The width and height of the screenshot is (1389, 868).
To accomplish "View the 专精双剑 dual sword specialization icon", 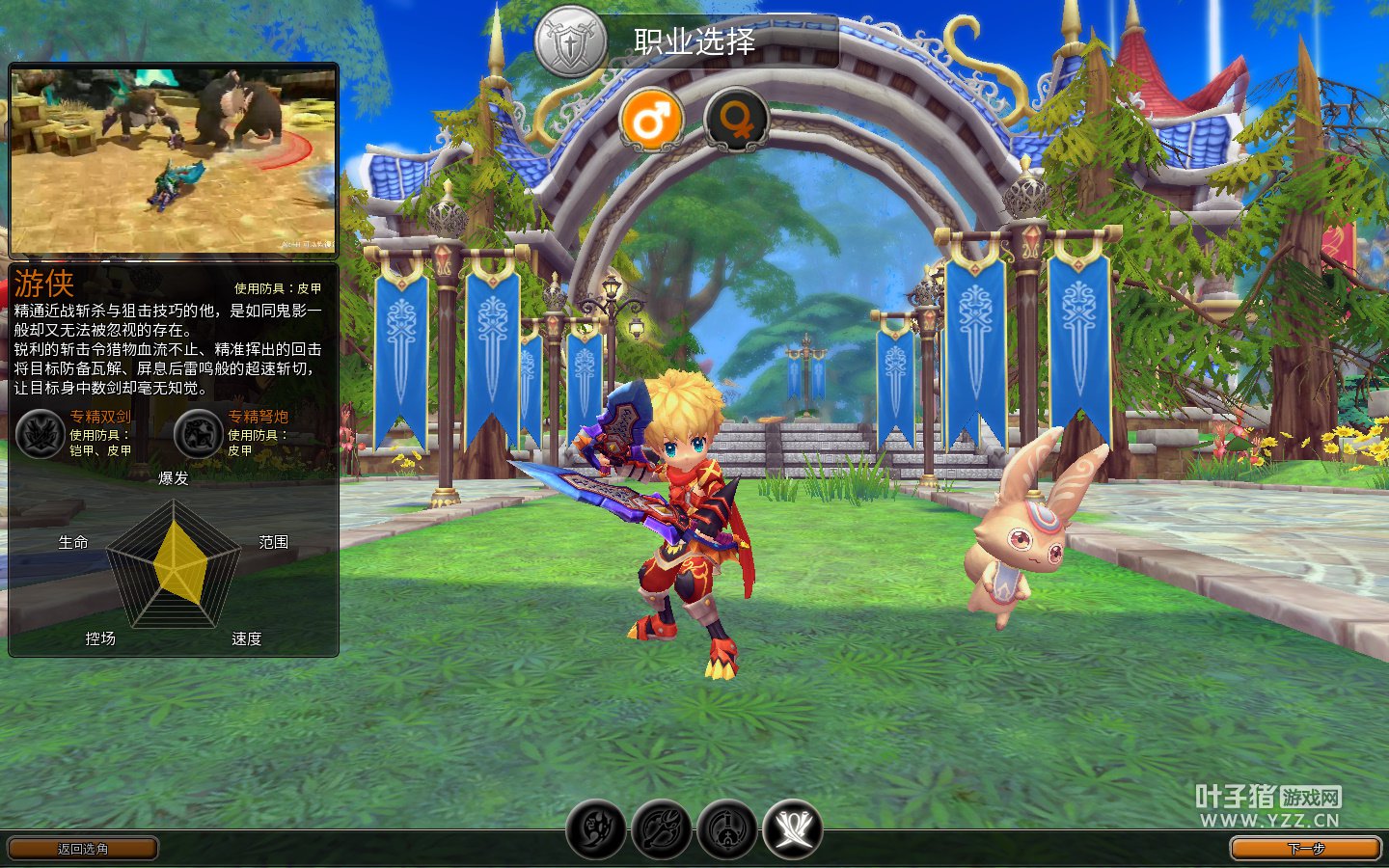I will pos(41,434).
